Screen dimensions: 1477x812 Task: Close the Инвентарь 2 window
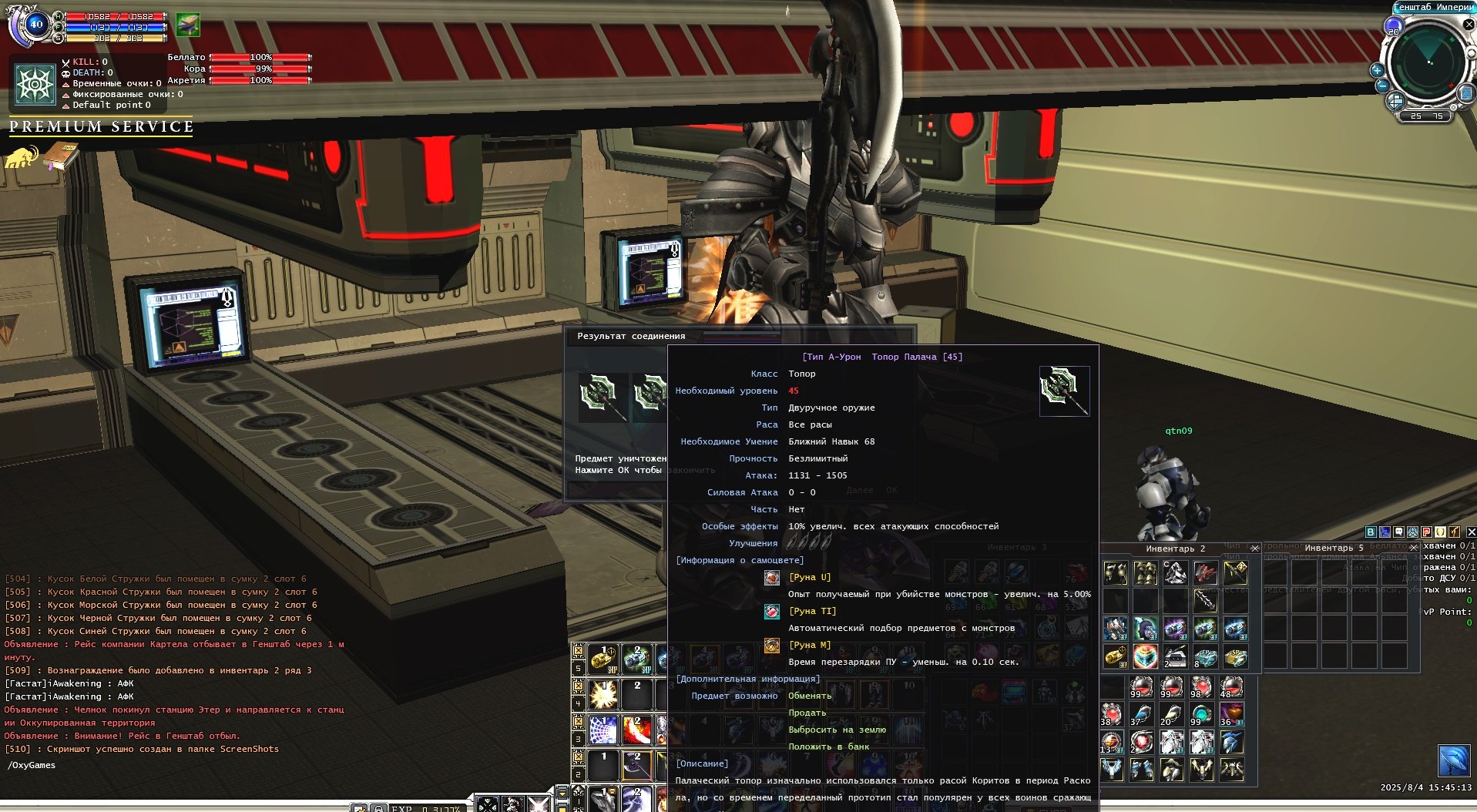[1254, 549]
